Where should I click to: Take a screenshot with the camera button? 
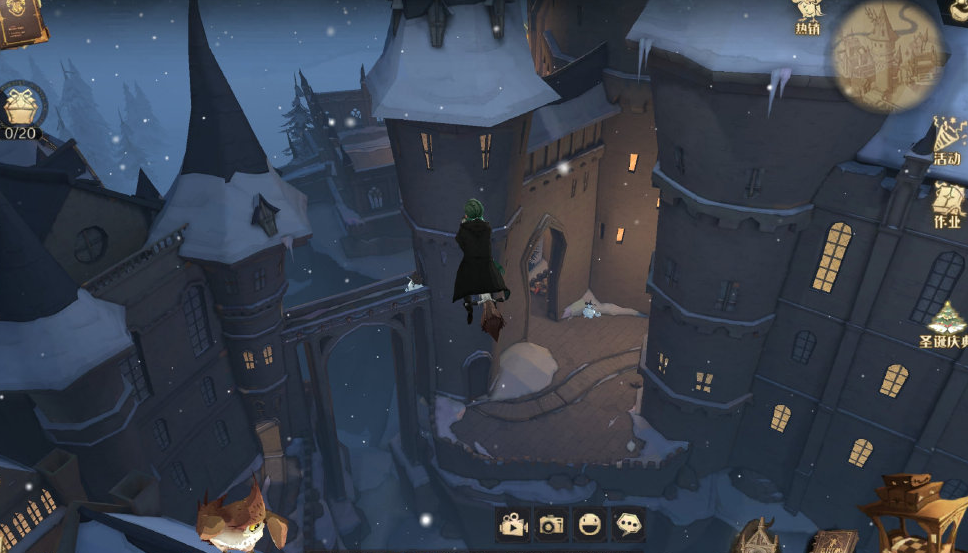551,523
